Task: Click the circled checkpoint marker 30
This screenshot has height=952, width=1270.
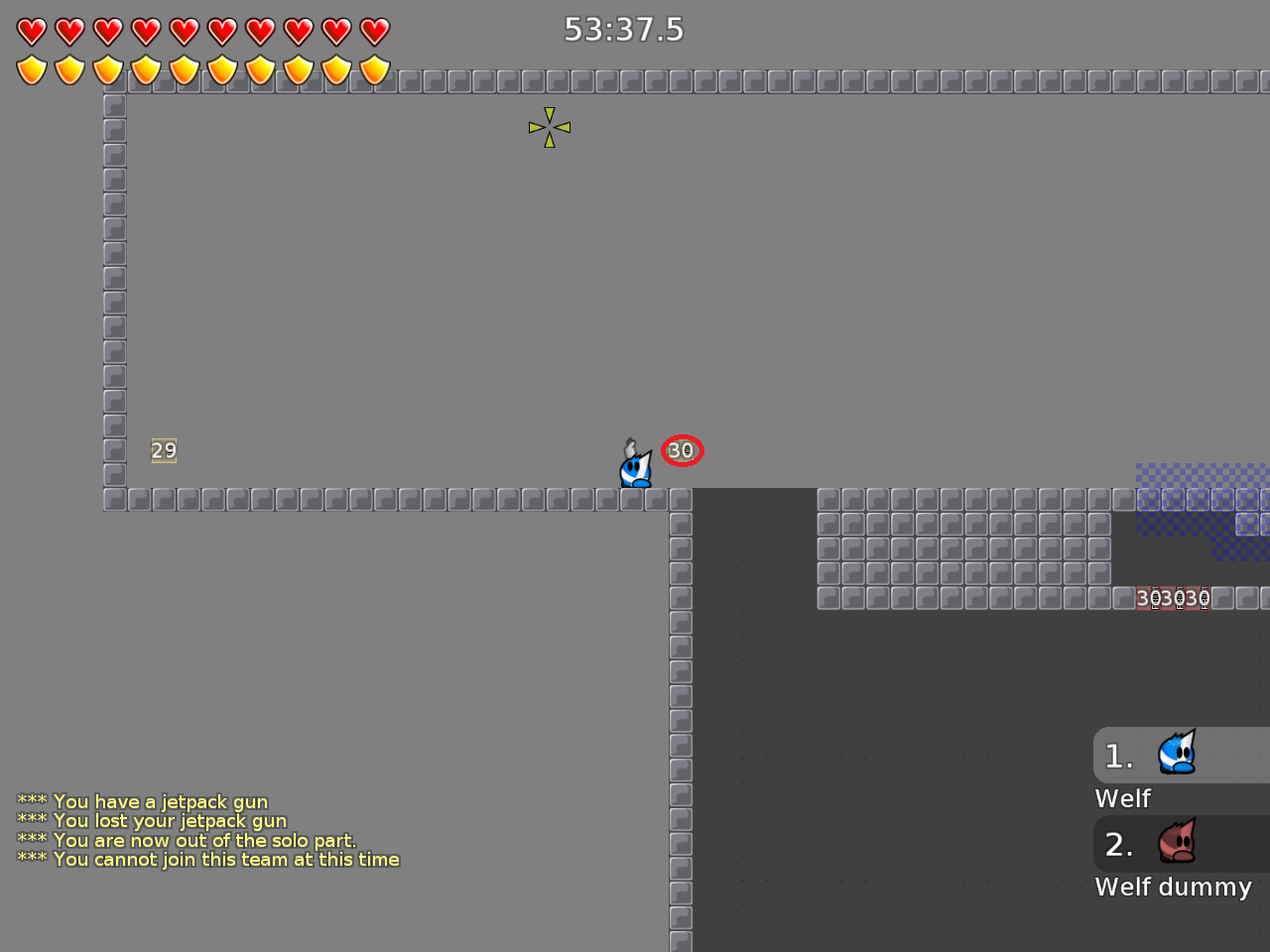Action: tap(681, 450)
